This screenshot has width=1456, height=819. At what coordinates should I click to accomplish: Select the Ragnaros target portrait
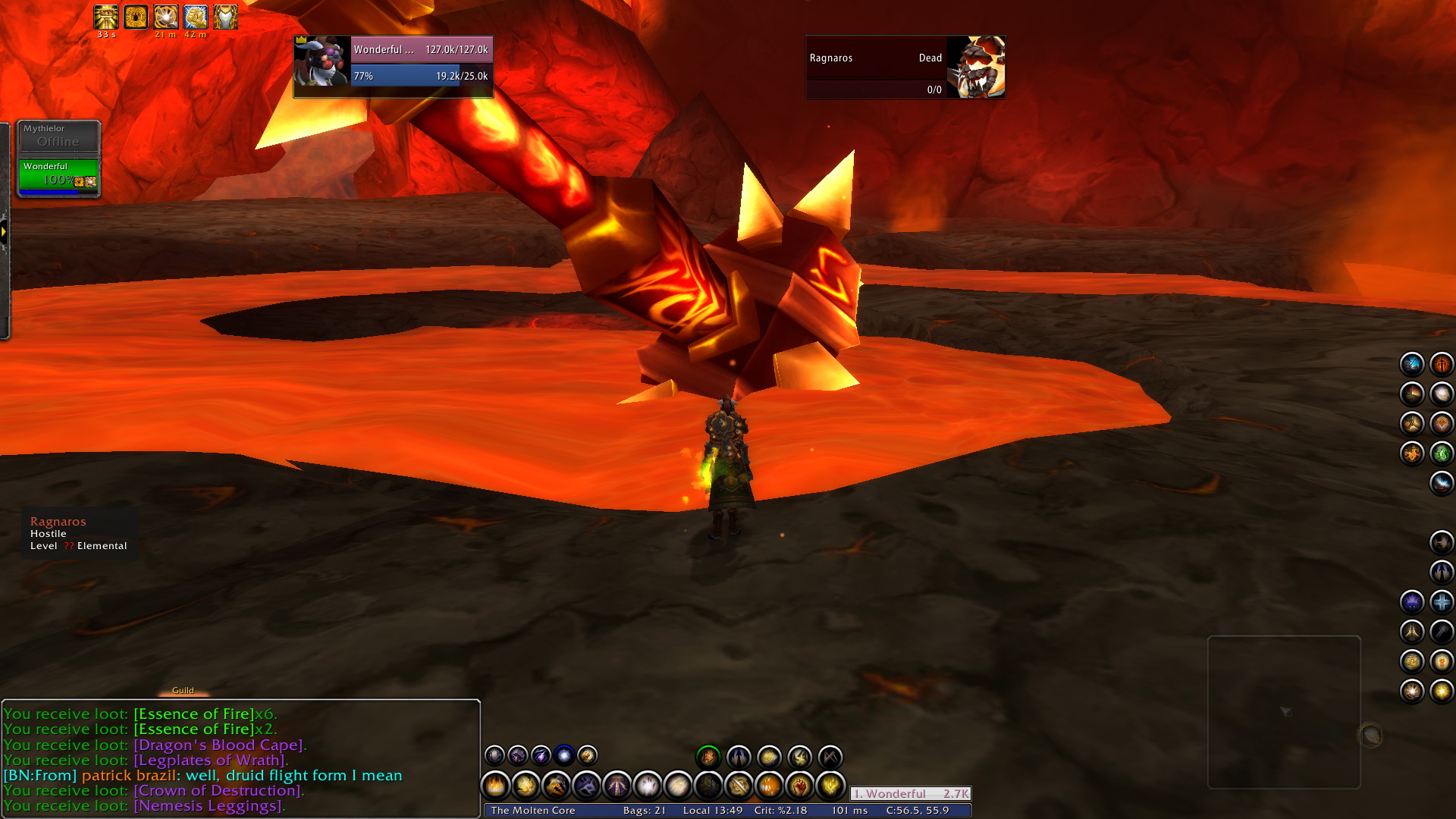click(x=976, y=67)
